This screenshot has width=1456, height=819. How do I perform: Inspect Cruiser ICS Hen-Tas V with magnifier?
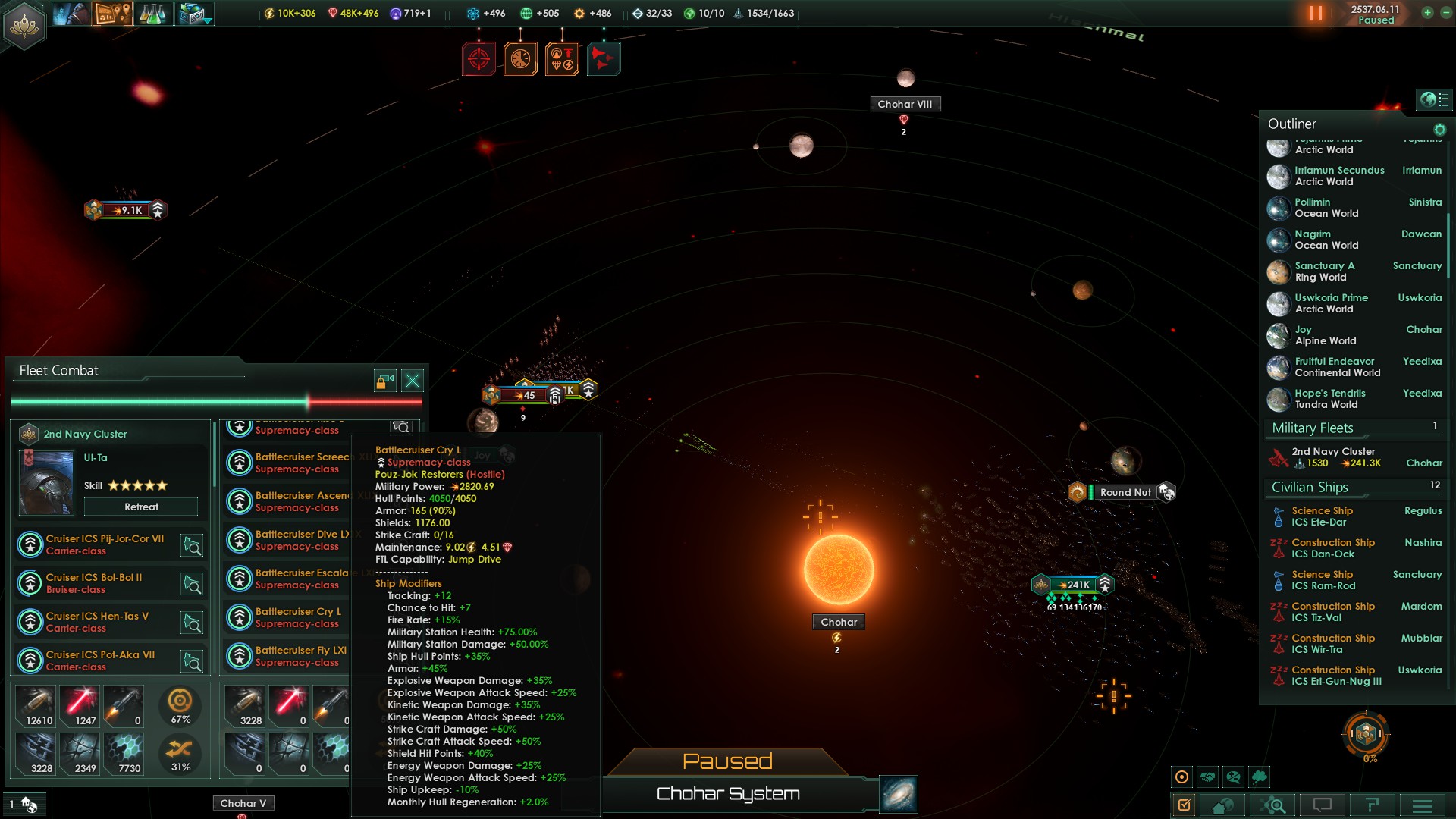192,623
